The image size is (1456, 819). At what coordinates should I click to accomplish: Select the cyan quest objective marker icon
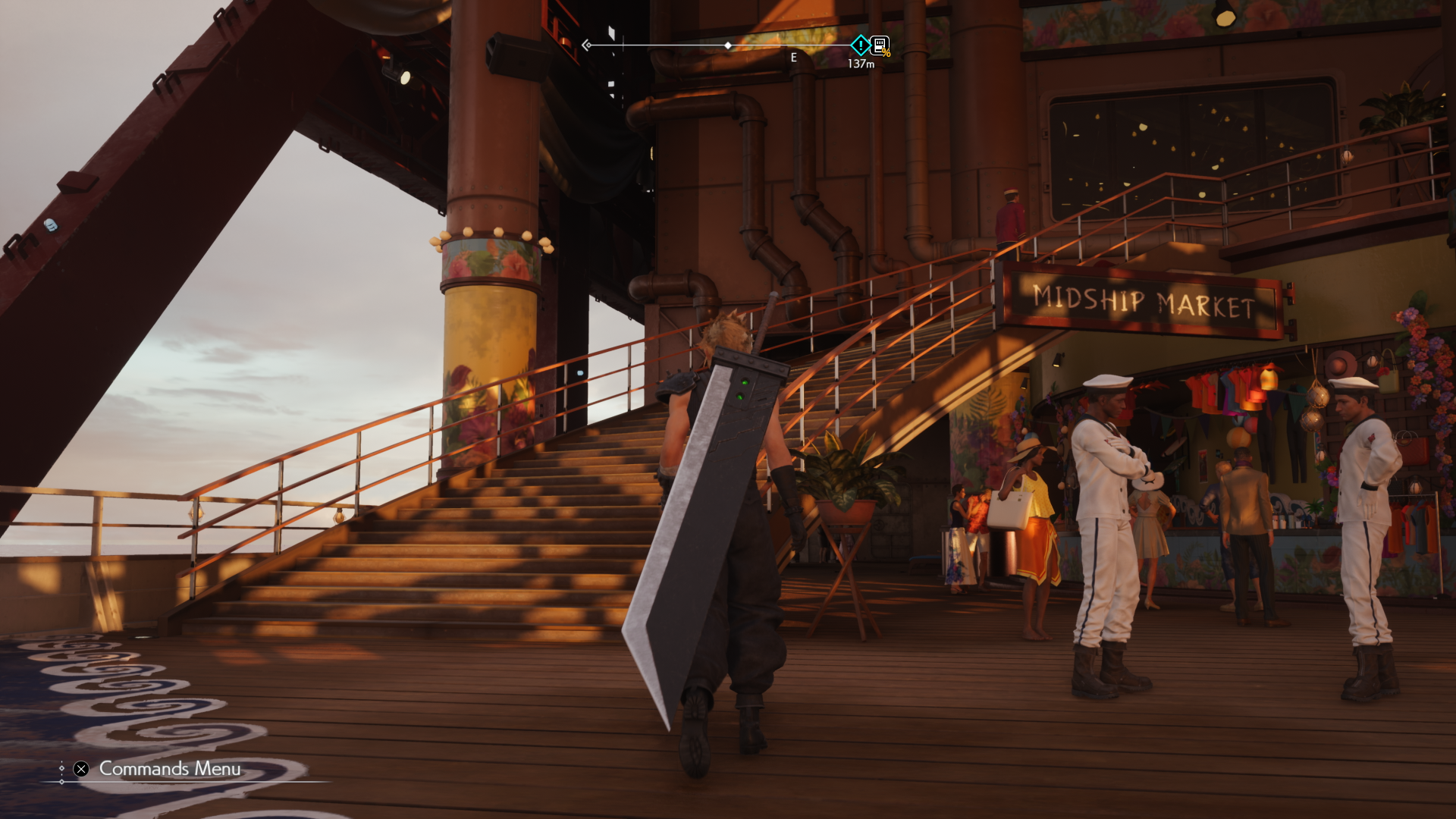860,45
